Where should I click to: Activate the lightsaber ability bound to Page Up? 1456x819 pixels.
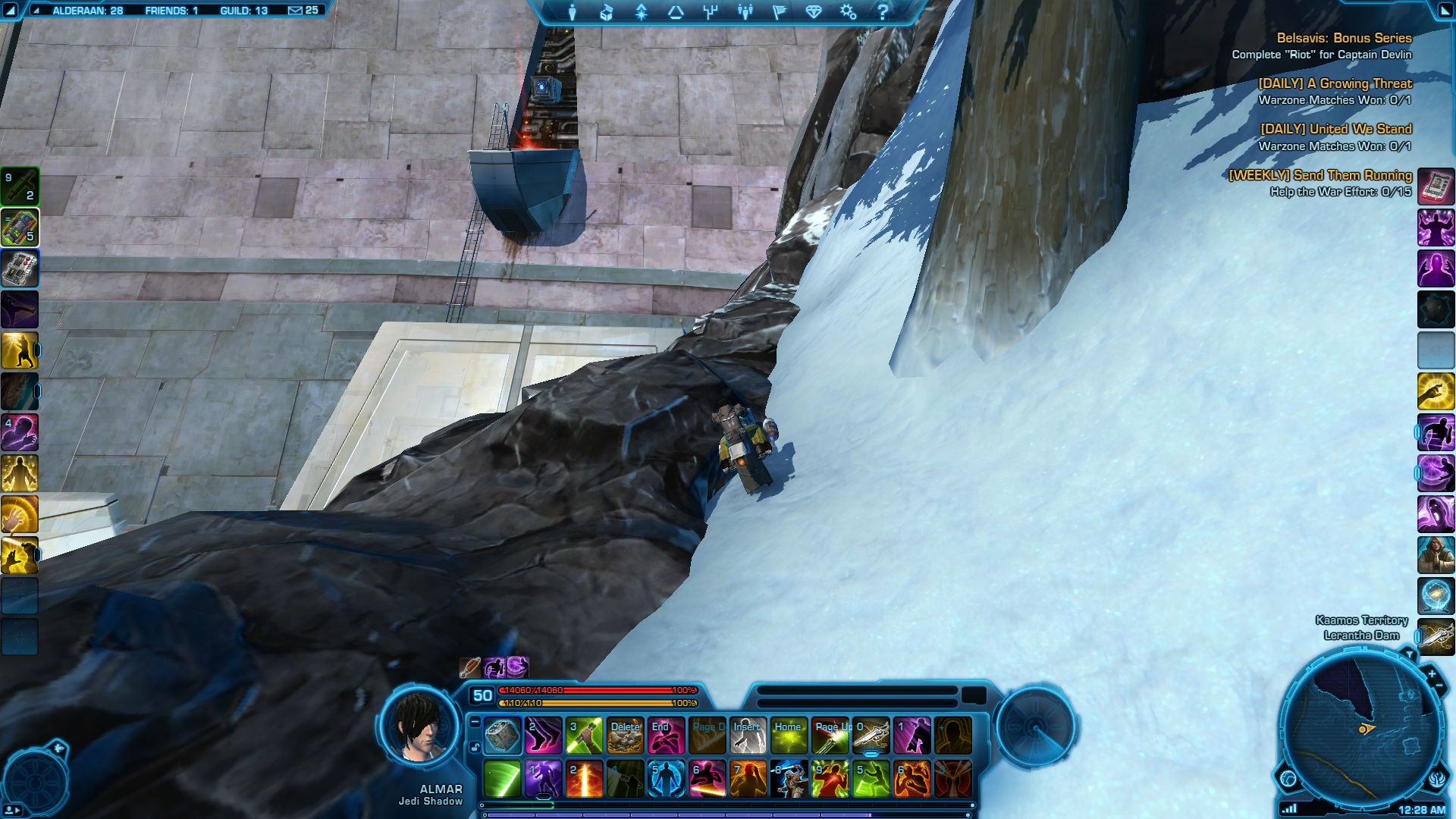pos(830,736)
